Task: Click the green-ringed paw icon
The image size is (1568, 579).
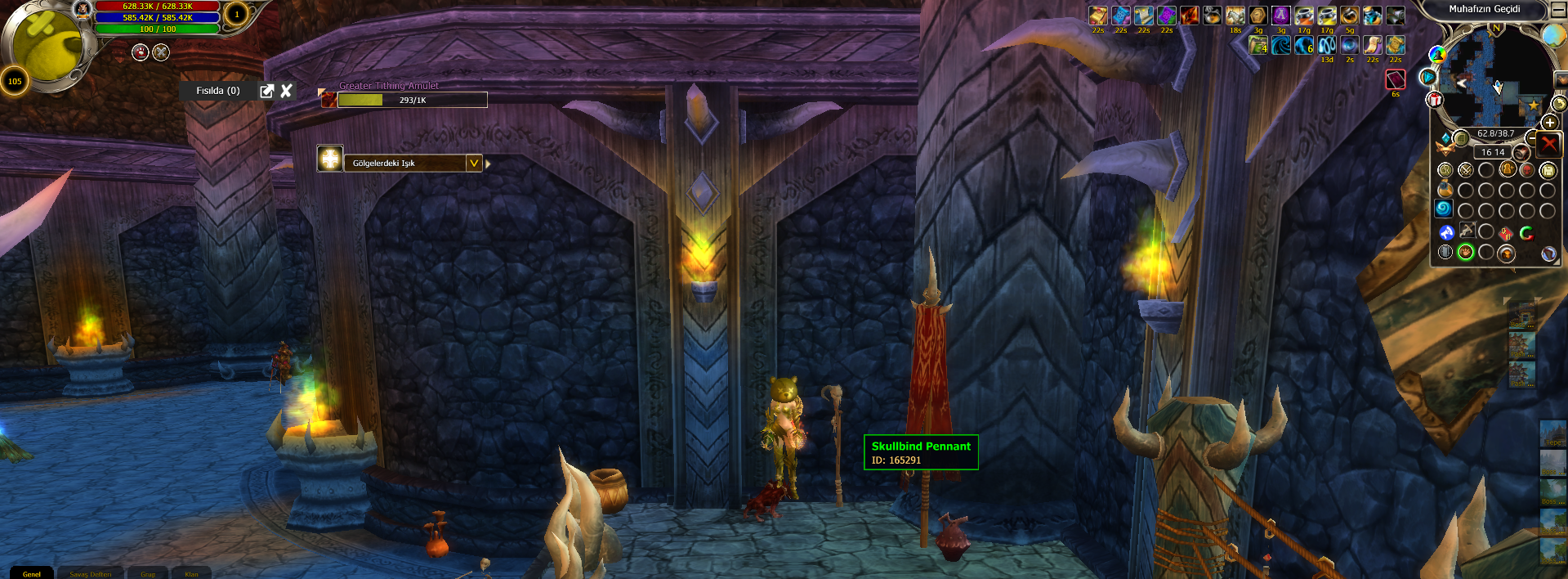Action: pyautogui.click(x=1466, y=252)
